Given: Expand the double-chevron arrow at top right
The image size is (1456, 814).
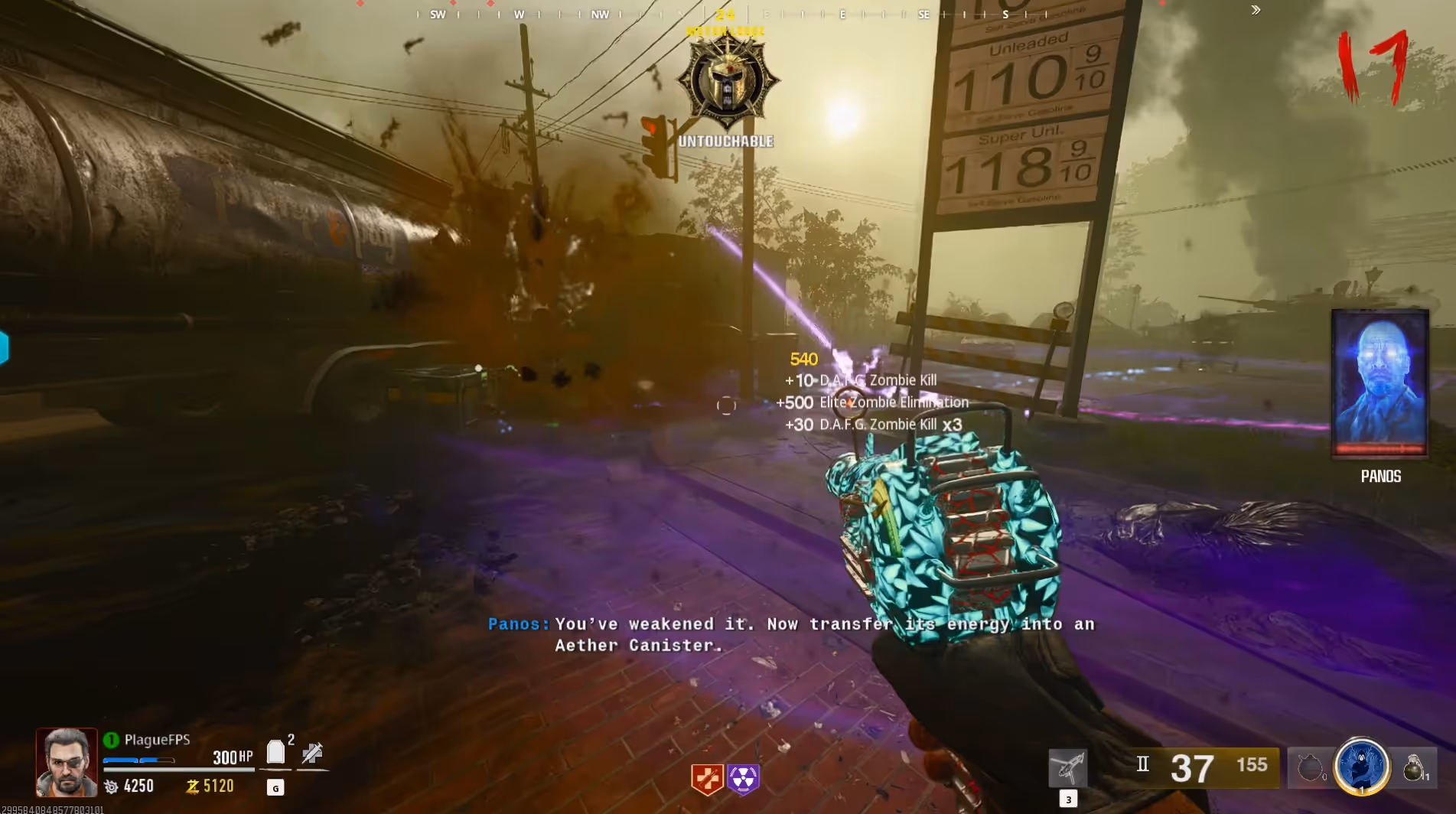Looking at the screenshot, I should 1256,10.
